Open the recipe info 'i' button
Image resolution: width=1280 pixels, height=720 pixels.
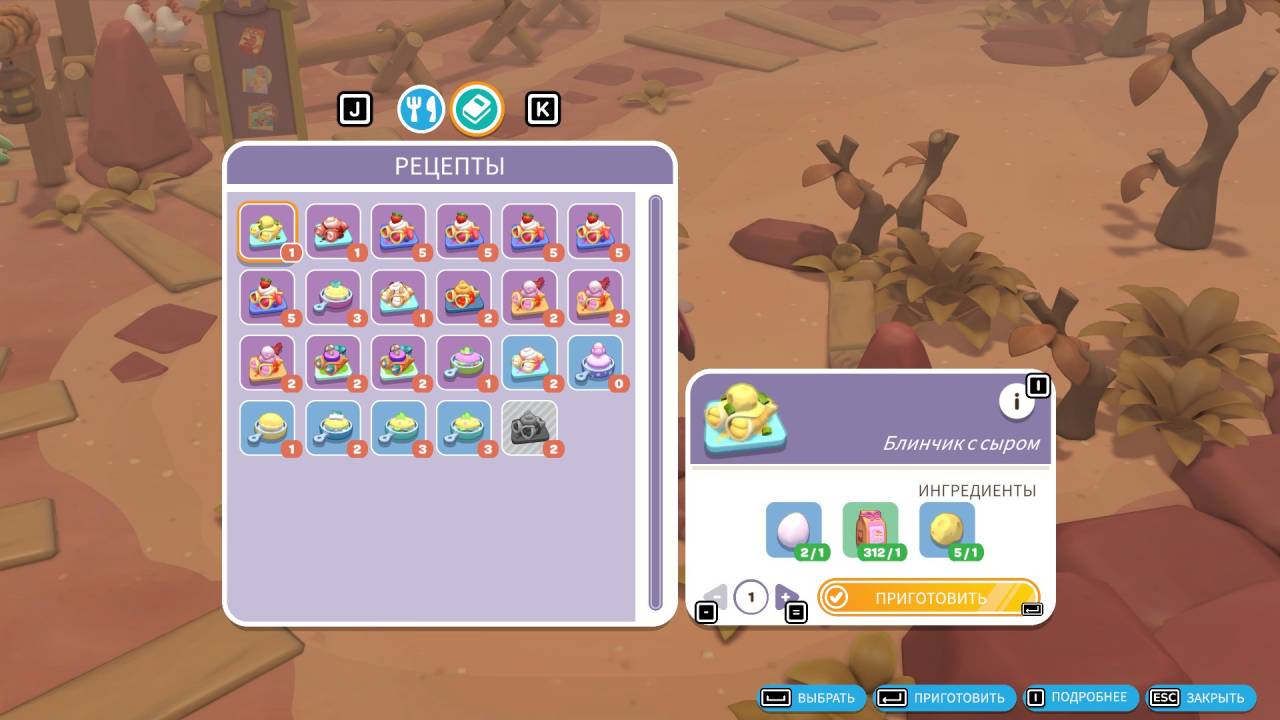click(1017, 402)
